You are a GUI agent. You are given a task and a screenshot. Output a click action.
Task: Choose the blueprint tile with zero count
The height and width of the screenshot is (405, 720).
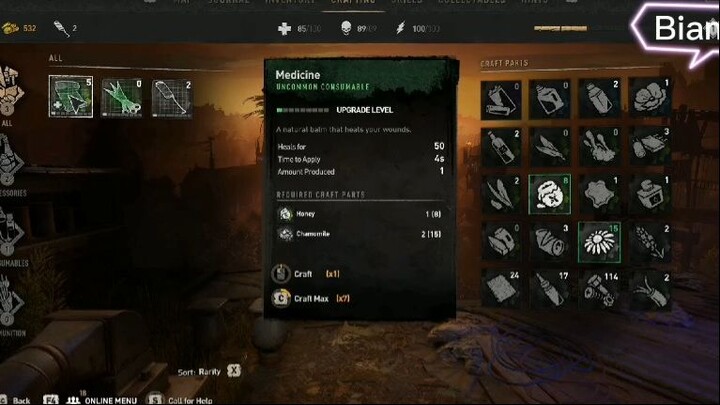(x=122, y=96)
